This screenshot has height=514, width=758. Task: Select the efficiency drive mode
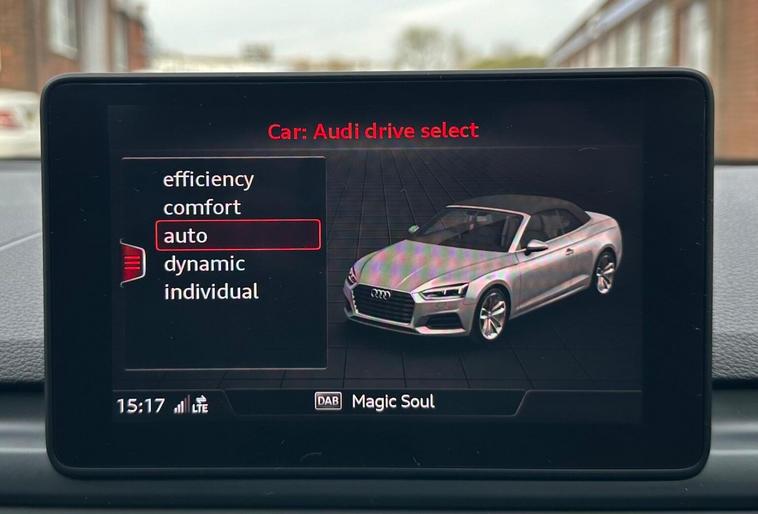coord(208,180)
